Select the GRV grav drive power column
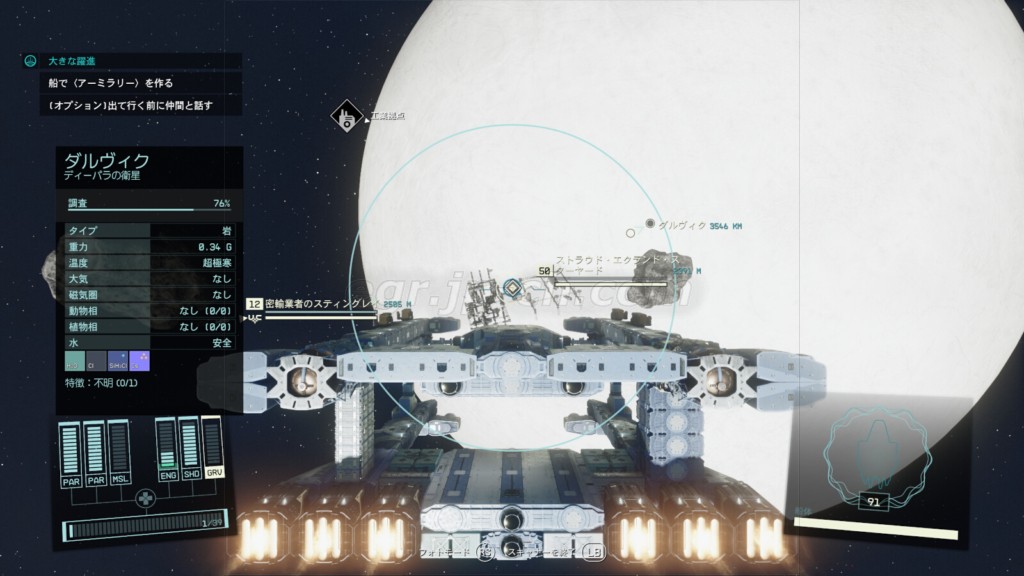This screenshot has width=1024, height=576. [x=211, y=450]
